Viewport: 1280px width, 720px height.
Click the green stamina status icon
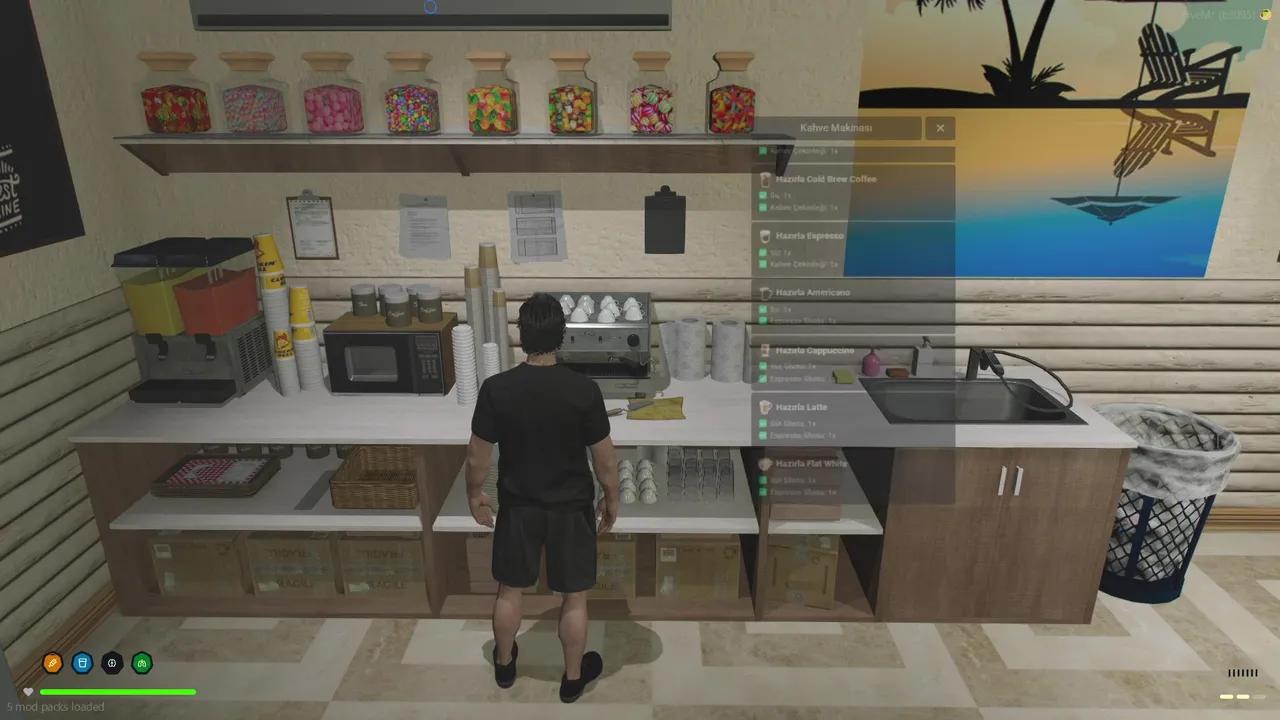[142, 663]
